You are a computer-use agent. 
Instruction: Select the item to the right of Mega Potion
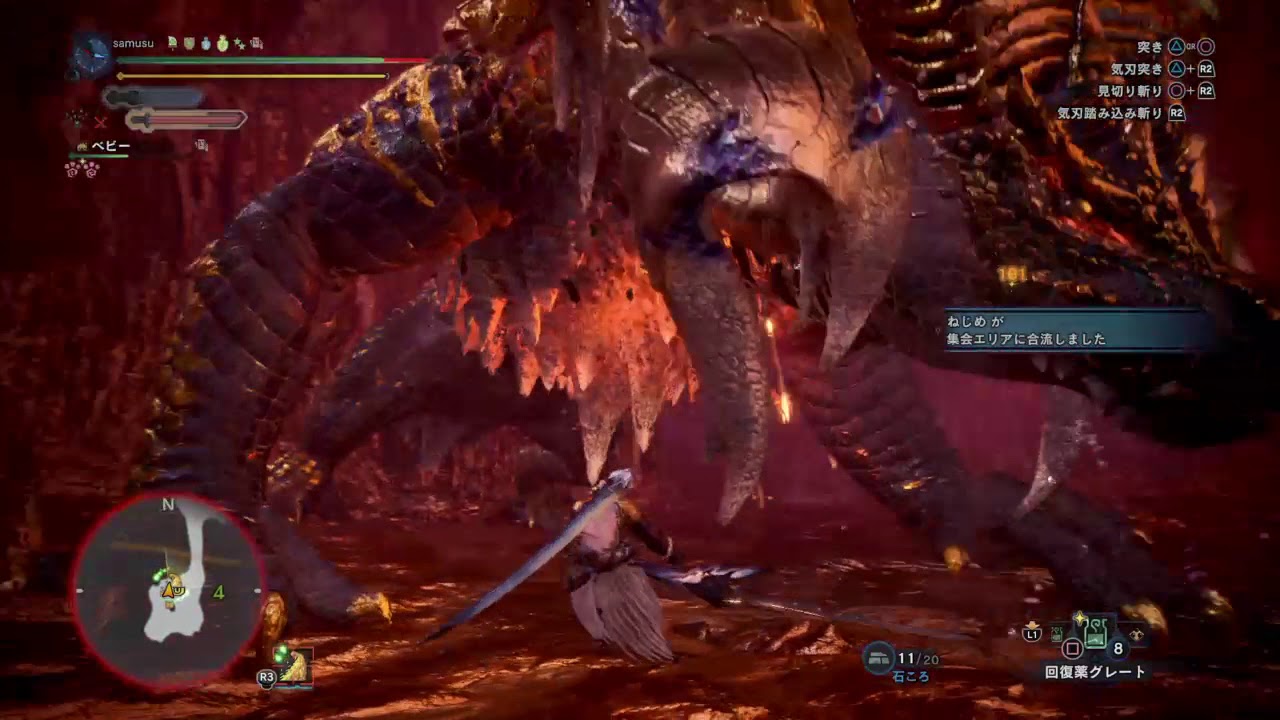pos(1136,633)
